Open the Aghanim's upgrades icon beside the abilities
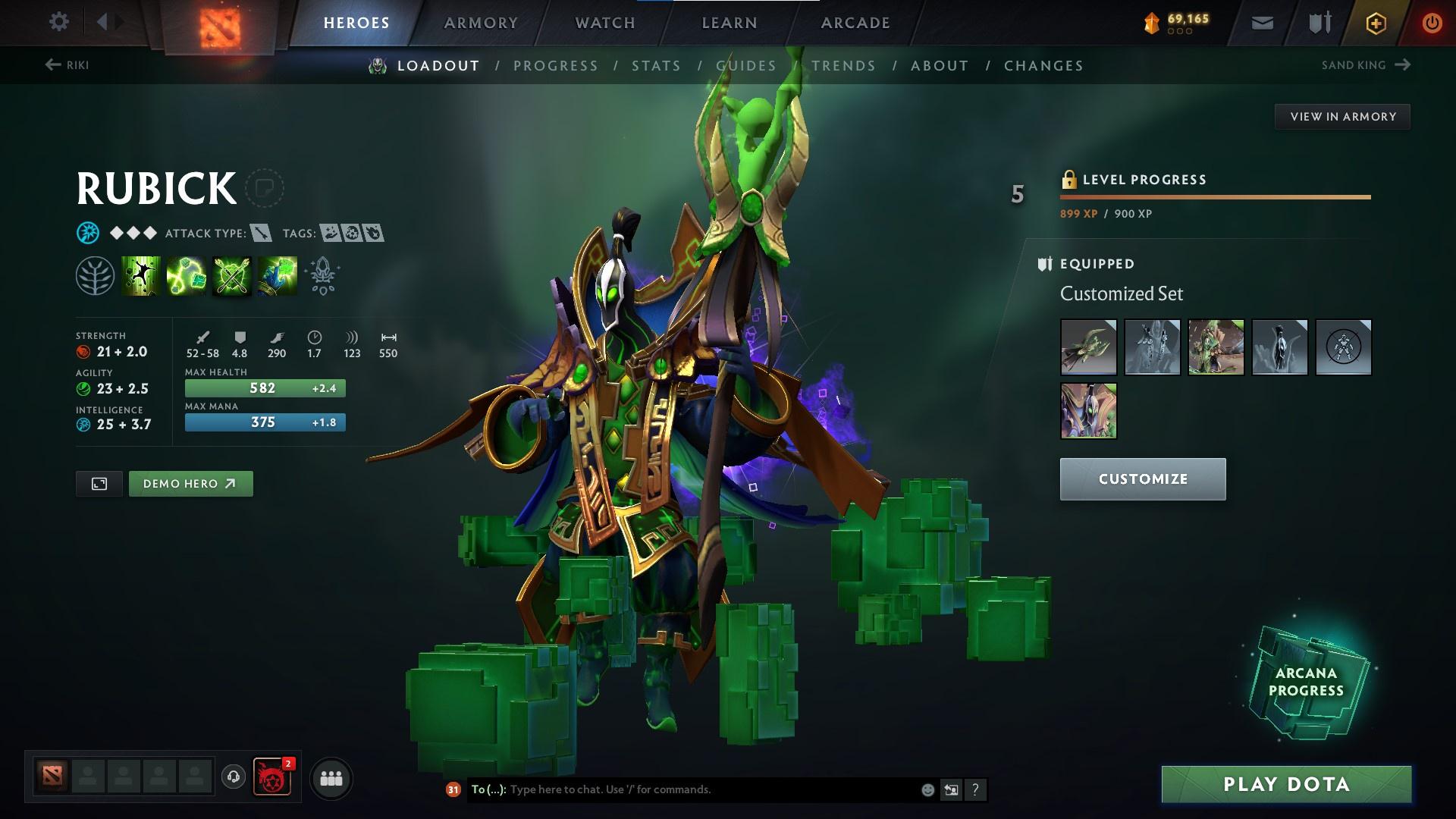Screen dimensions: 1456x819 pos(322,275)
